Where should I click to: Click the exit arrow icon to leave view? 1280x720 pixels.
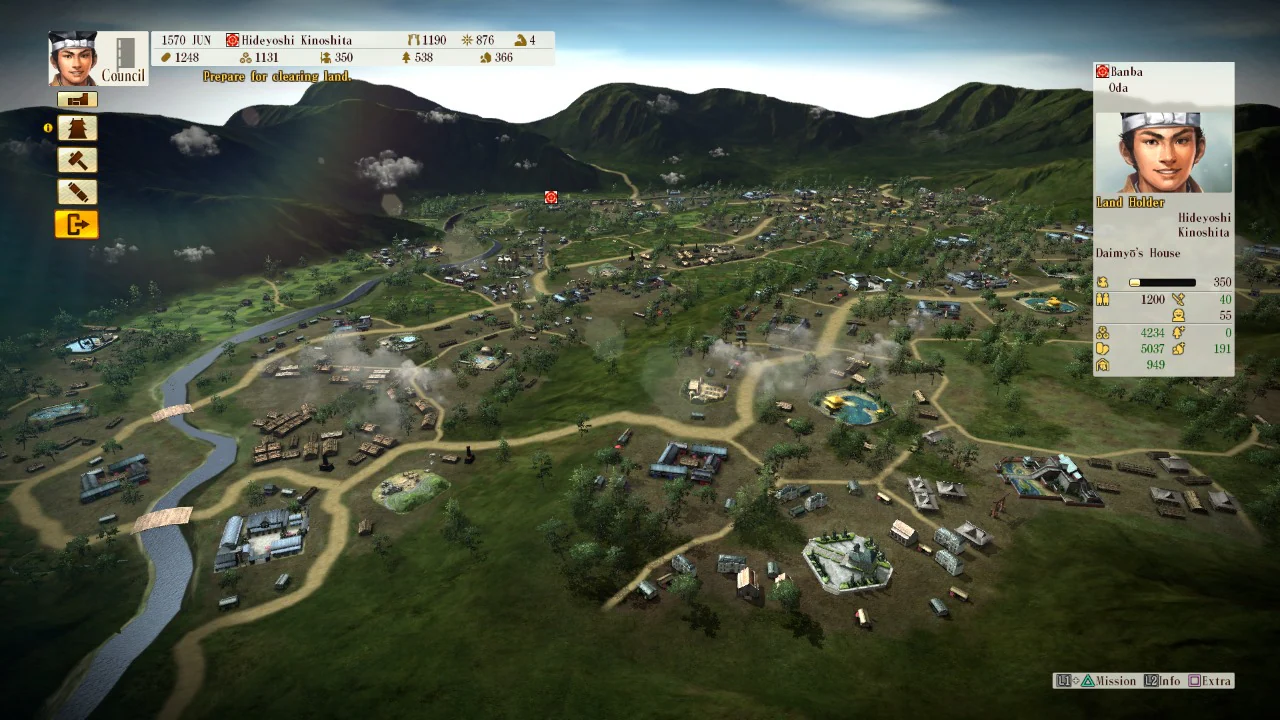(x=77, y=225)
